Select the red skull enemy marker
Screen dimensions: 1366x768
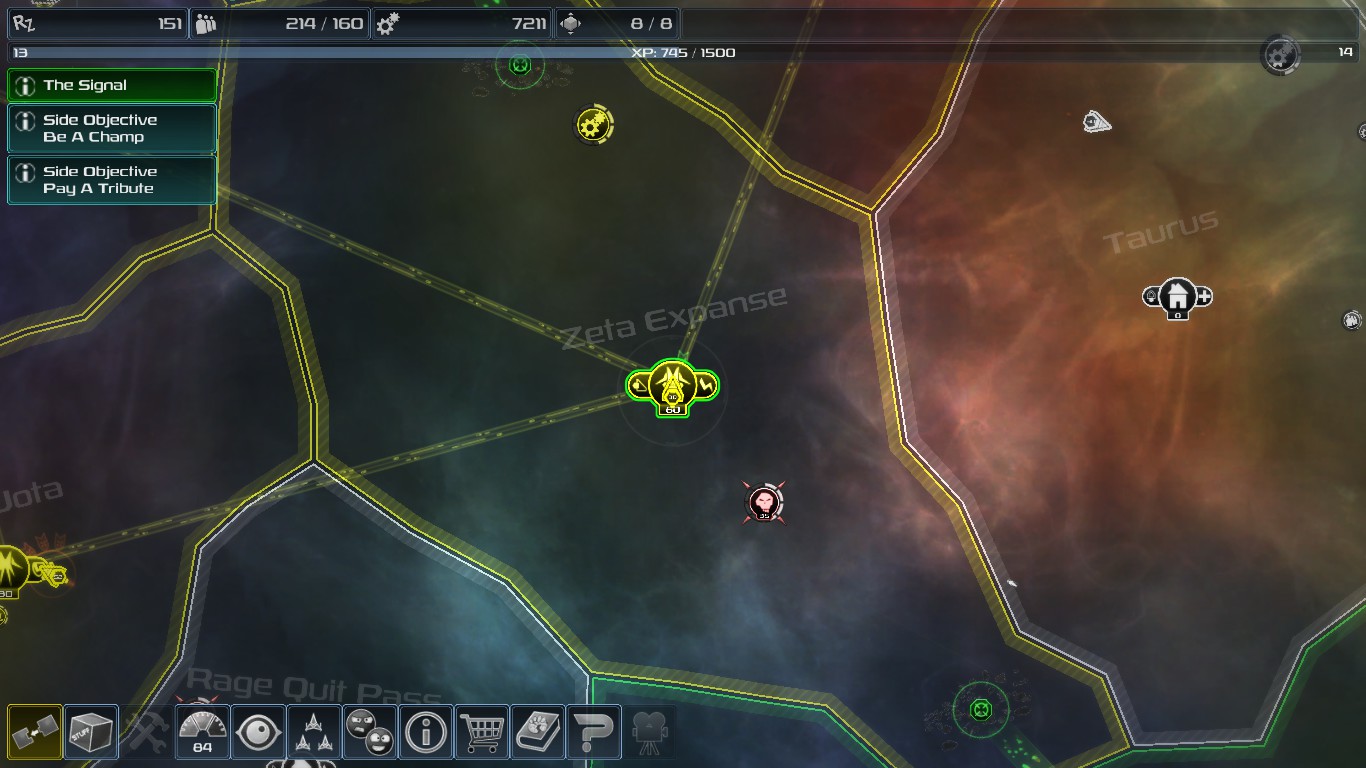point(765,502)
